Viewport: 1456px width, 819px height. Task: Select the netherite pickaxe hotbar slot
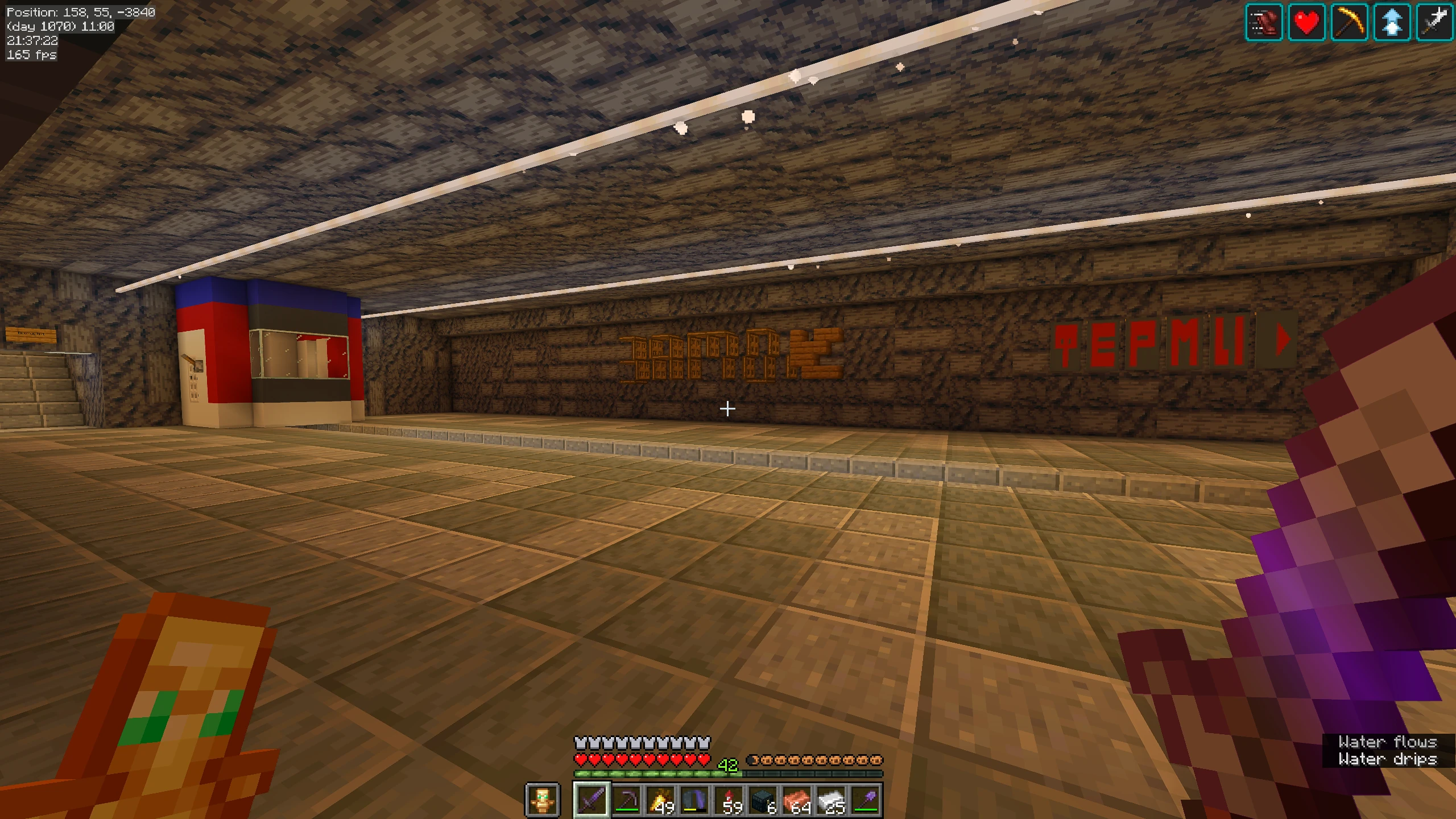628,801
